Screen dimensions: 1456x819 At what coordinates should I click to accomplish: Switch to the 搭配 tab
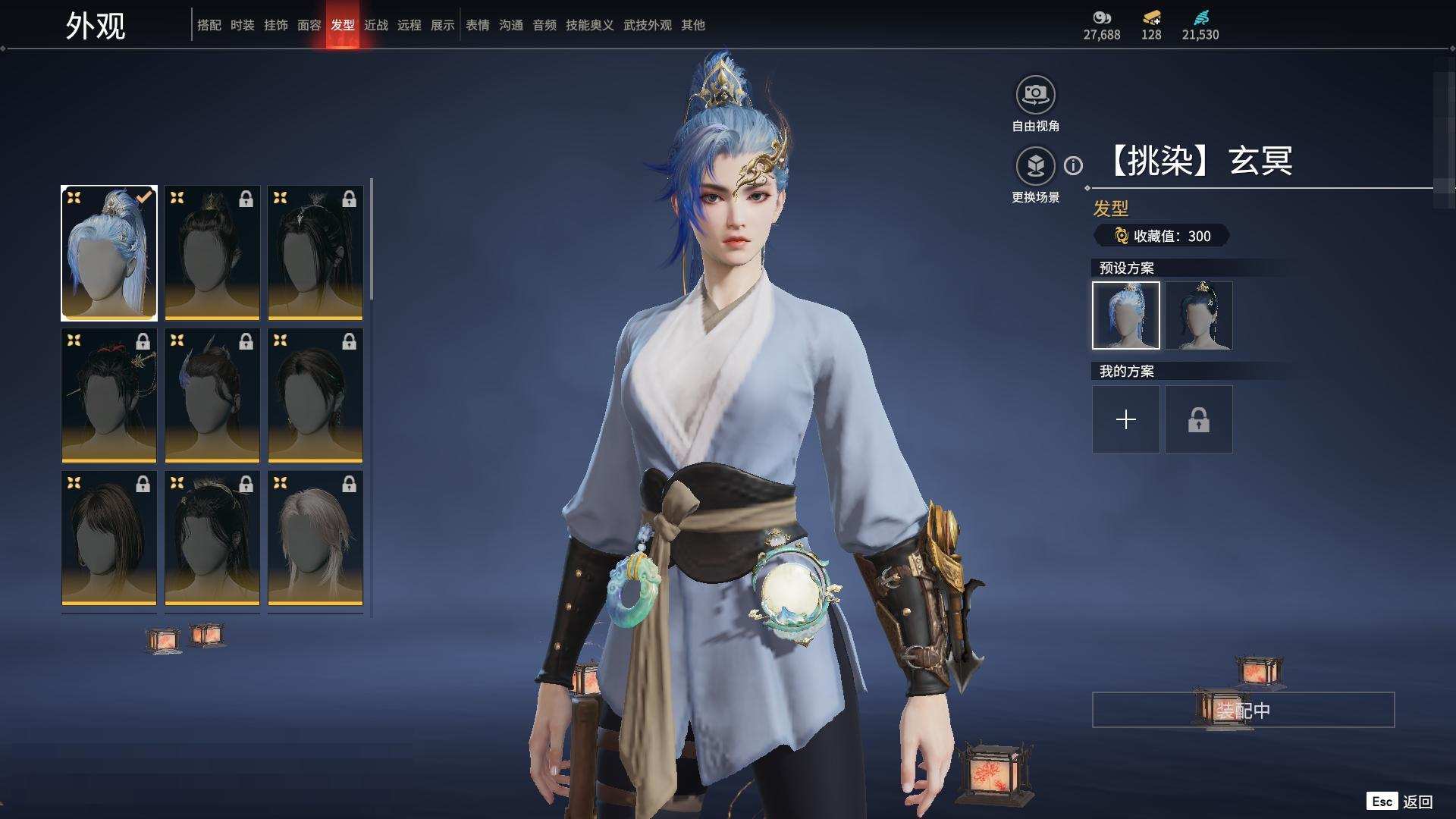(x=209, y=25)
